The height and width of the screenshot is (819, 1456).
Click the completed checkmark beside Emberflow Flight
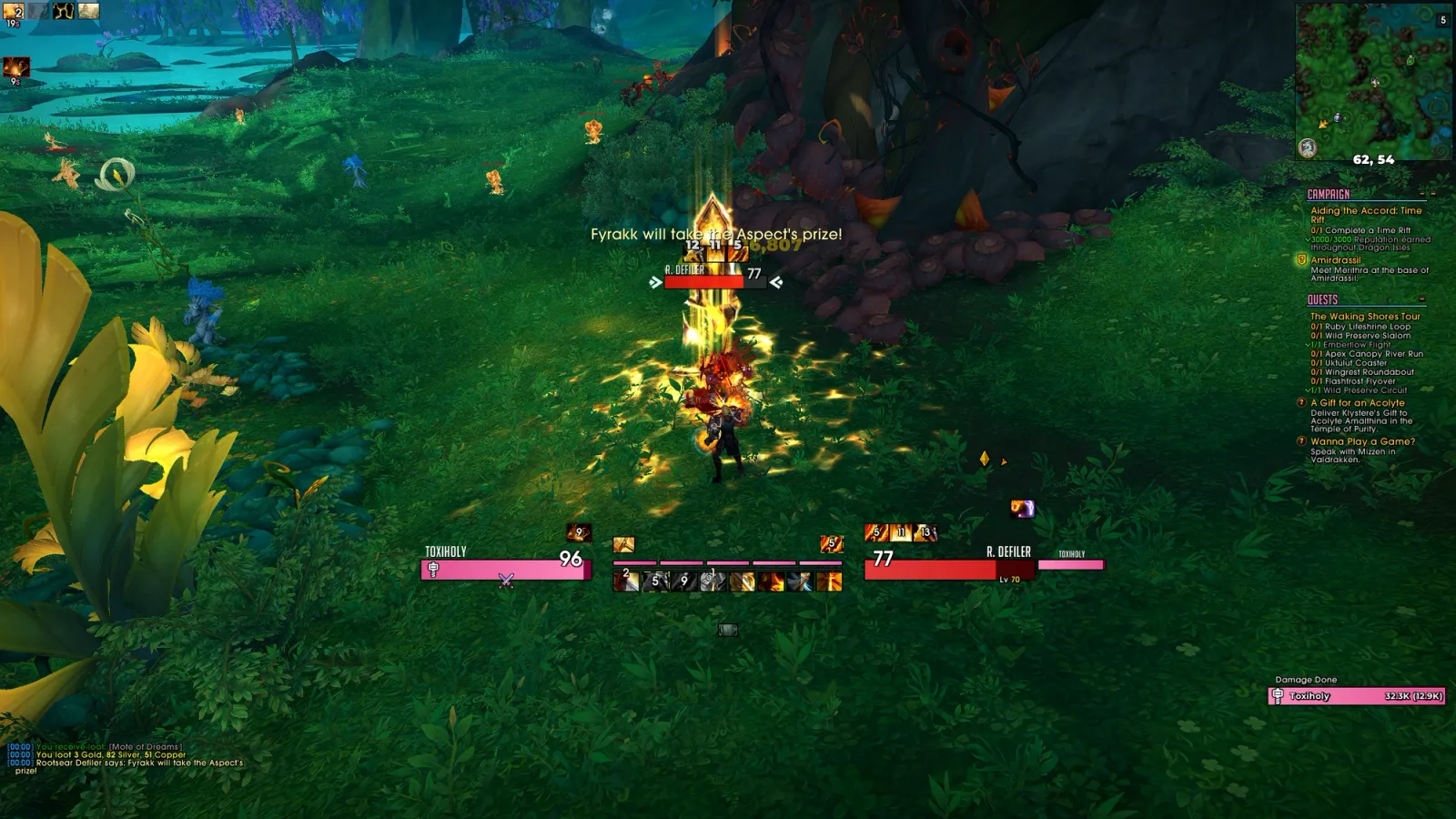coord(1308,343)
